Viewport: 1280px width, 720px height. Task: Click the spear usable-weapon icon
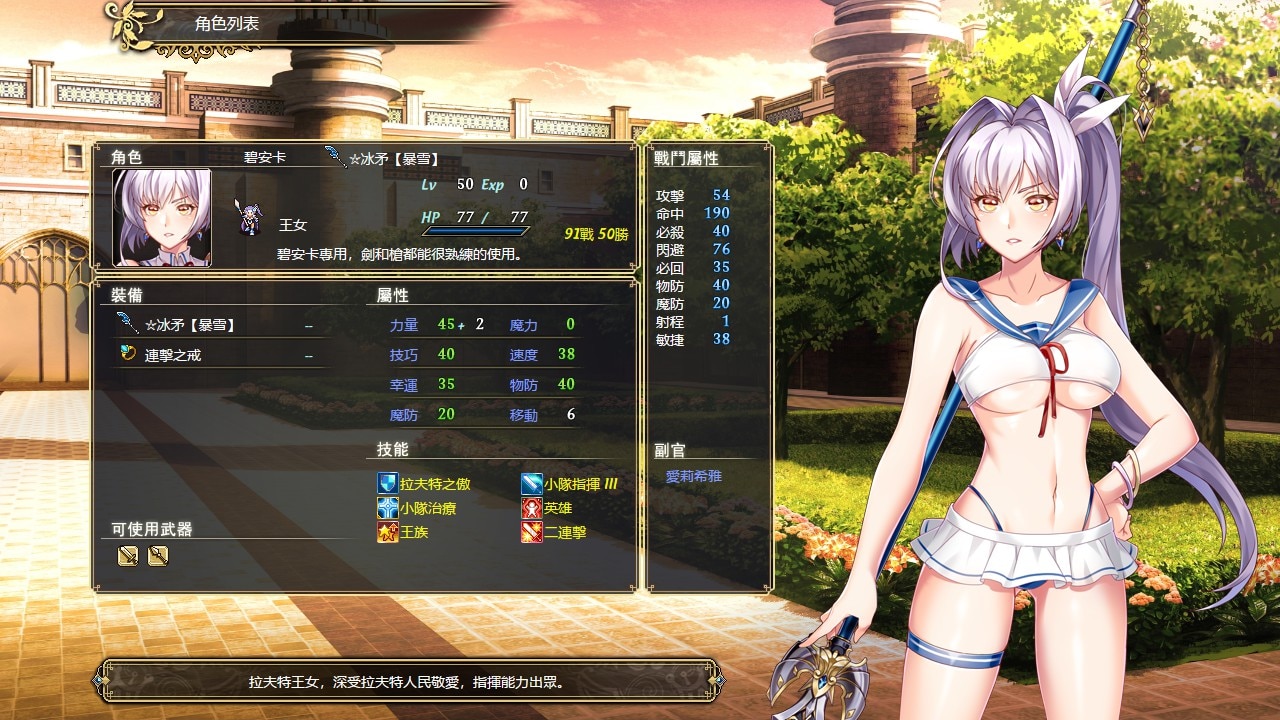coord(158,556)
